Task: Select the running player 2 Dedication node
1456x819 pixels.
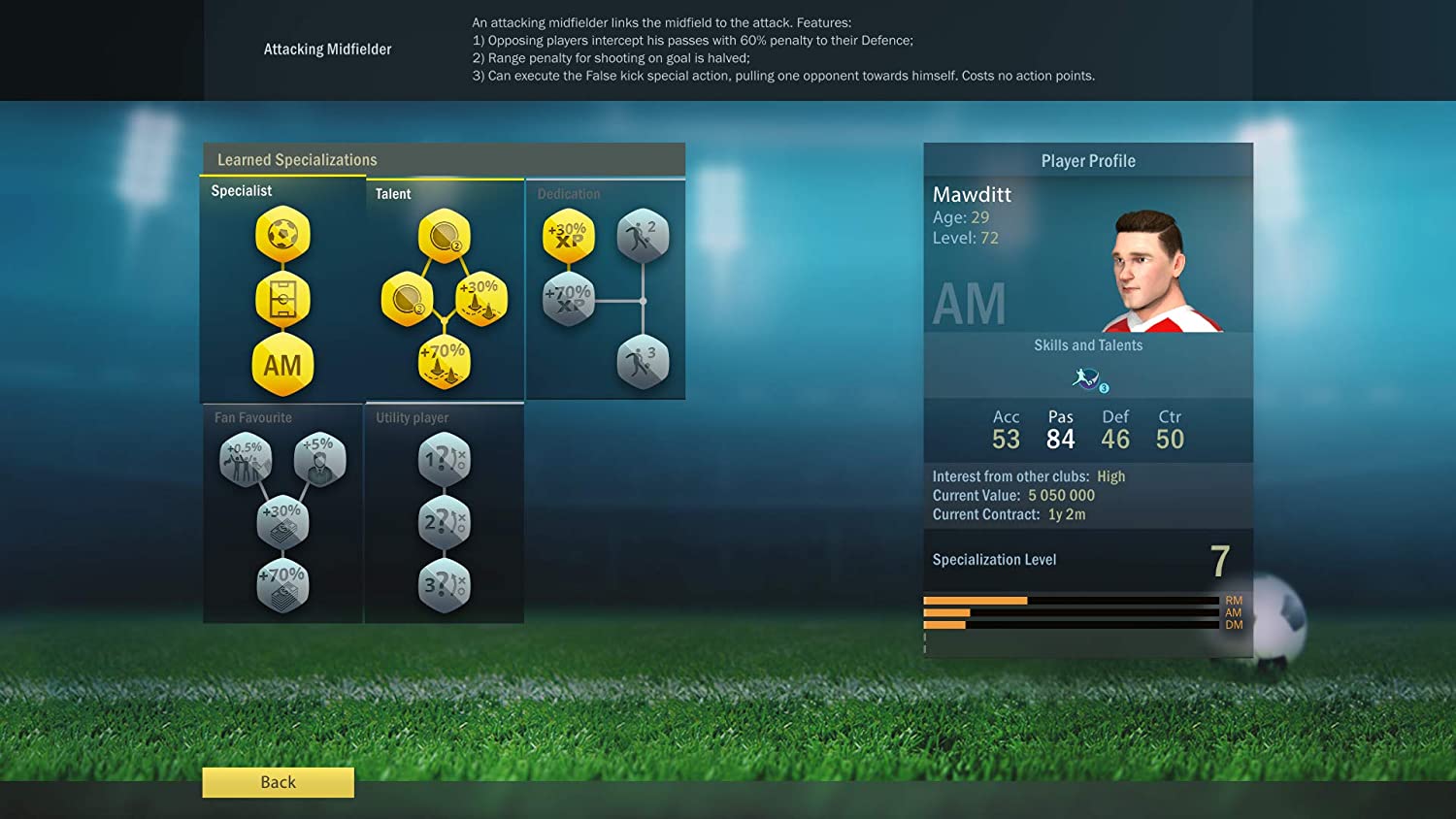Action: point(643,236)
